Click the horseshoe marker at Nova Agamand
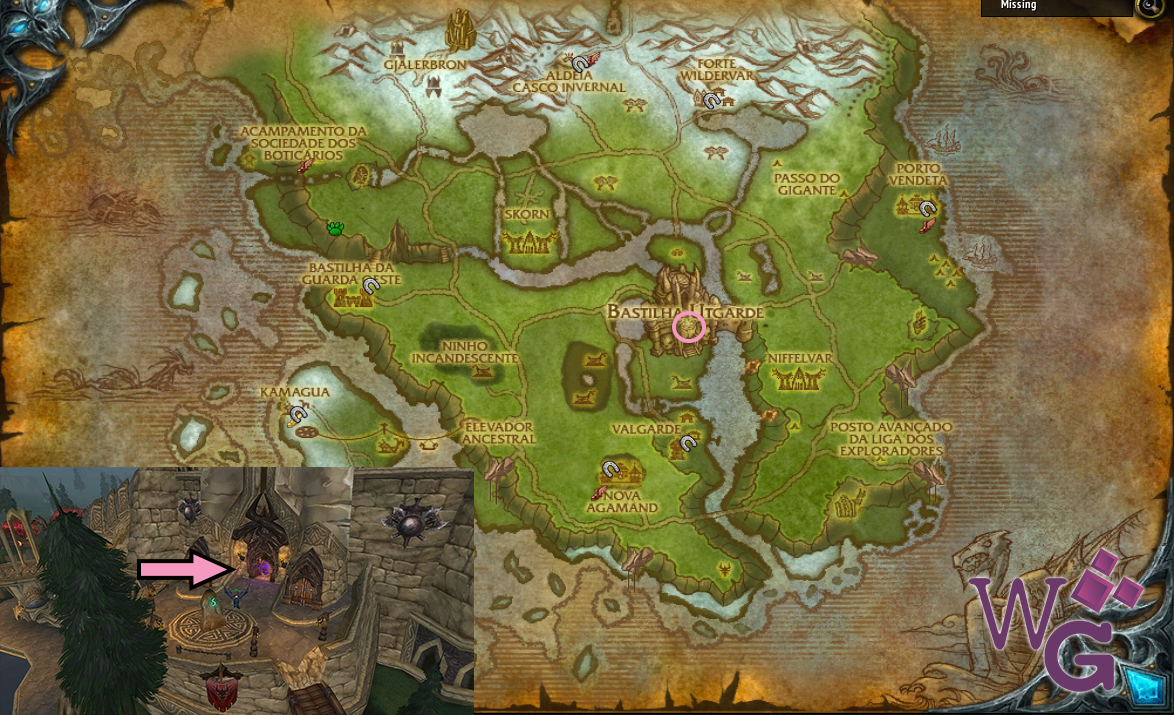Viewport: 1174px width, 715px height. [x=611, y=468]
